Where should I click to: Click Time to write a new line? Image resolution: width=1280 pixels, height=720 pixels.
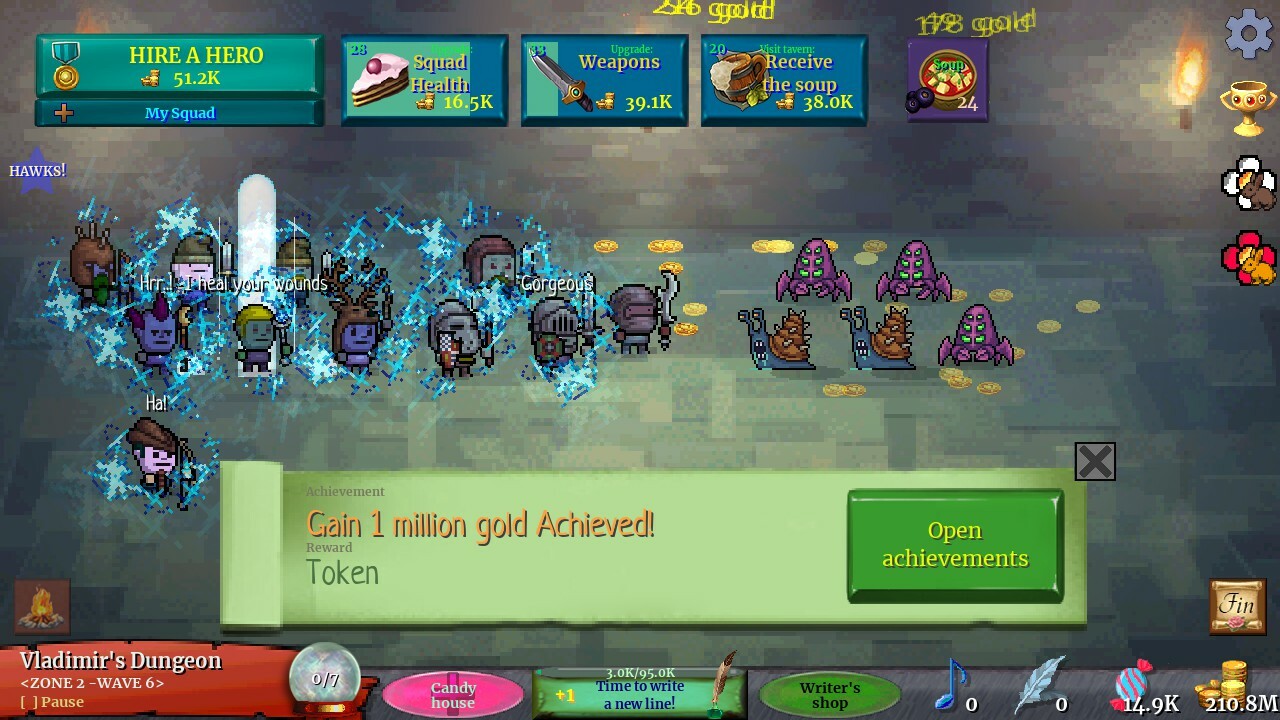point(639,690)
